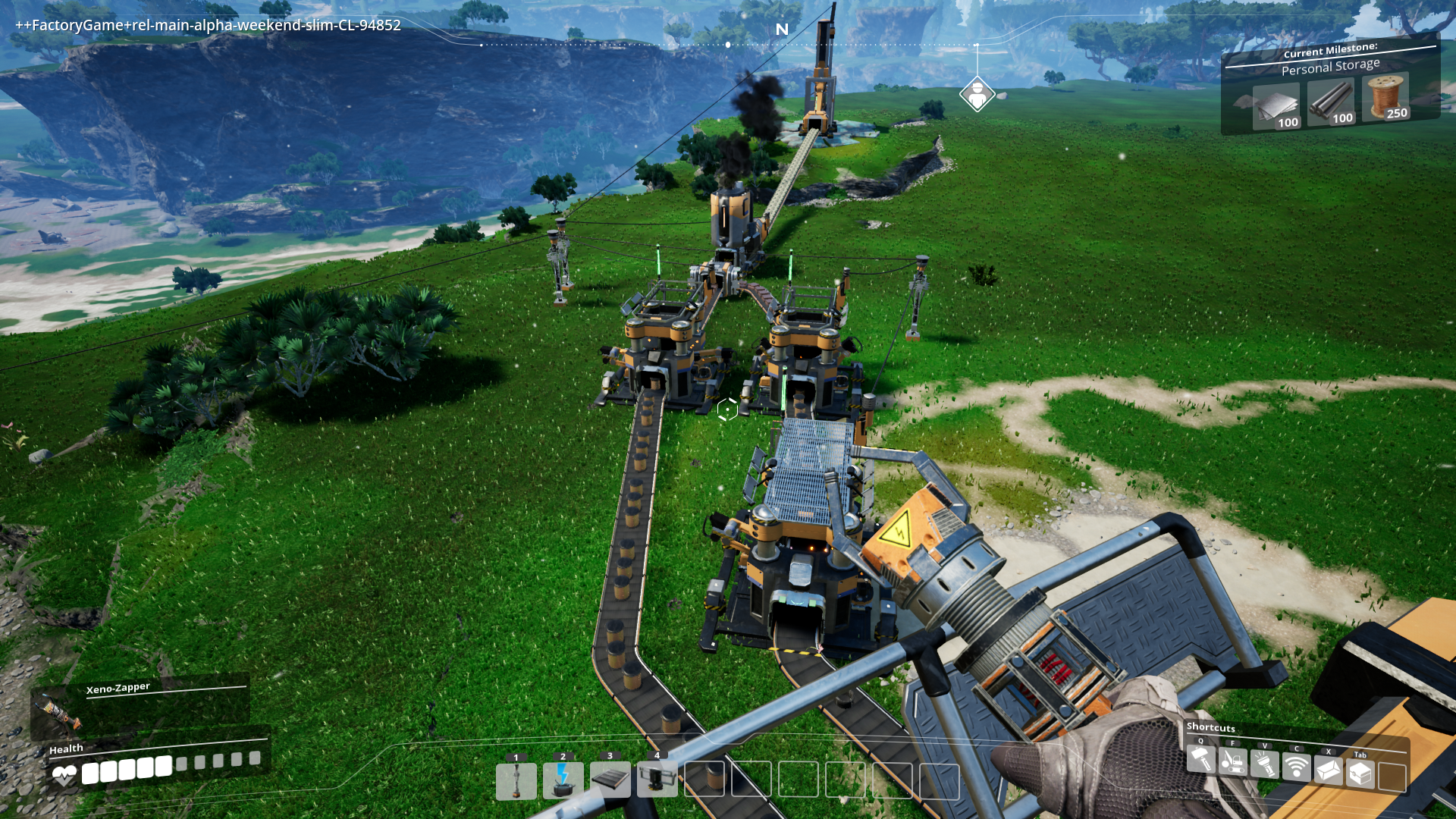1456x819 pixels.
Task: Toggle the flashlight shortcut
Action: tap(1265, 764)
